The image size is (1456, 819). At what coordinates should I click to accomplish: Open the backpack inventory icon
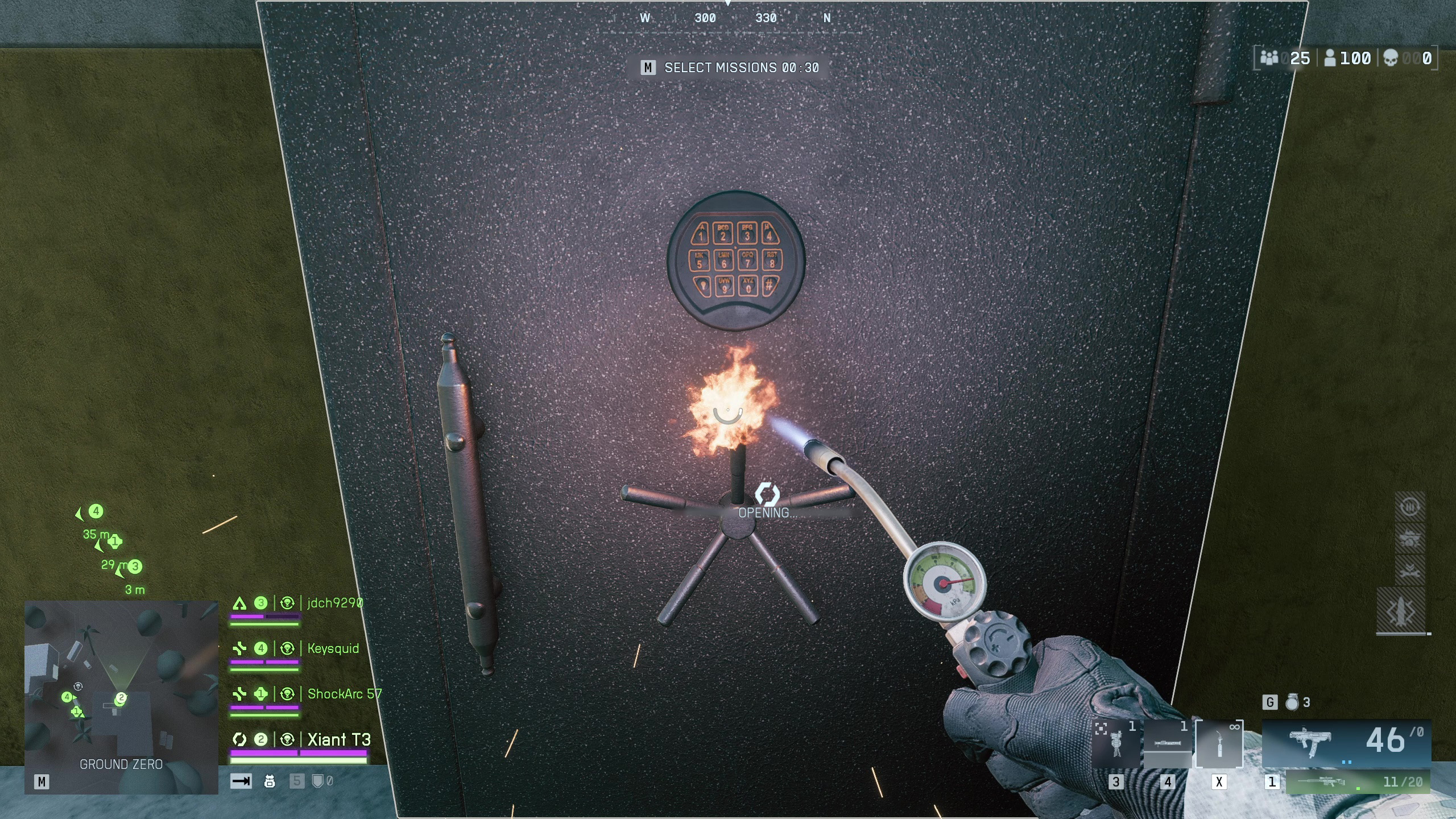pos(270,781)
